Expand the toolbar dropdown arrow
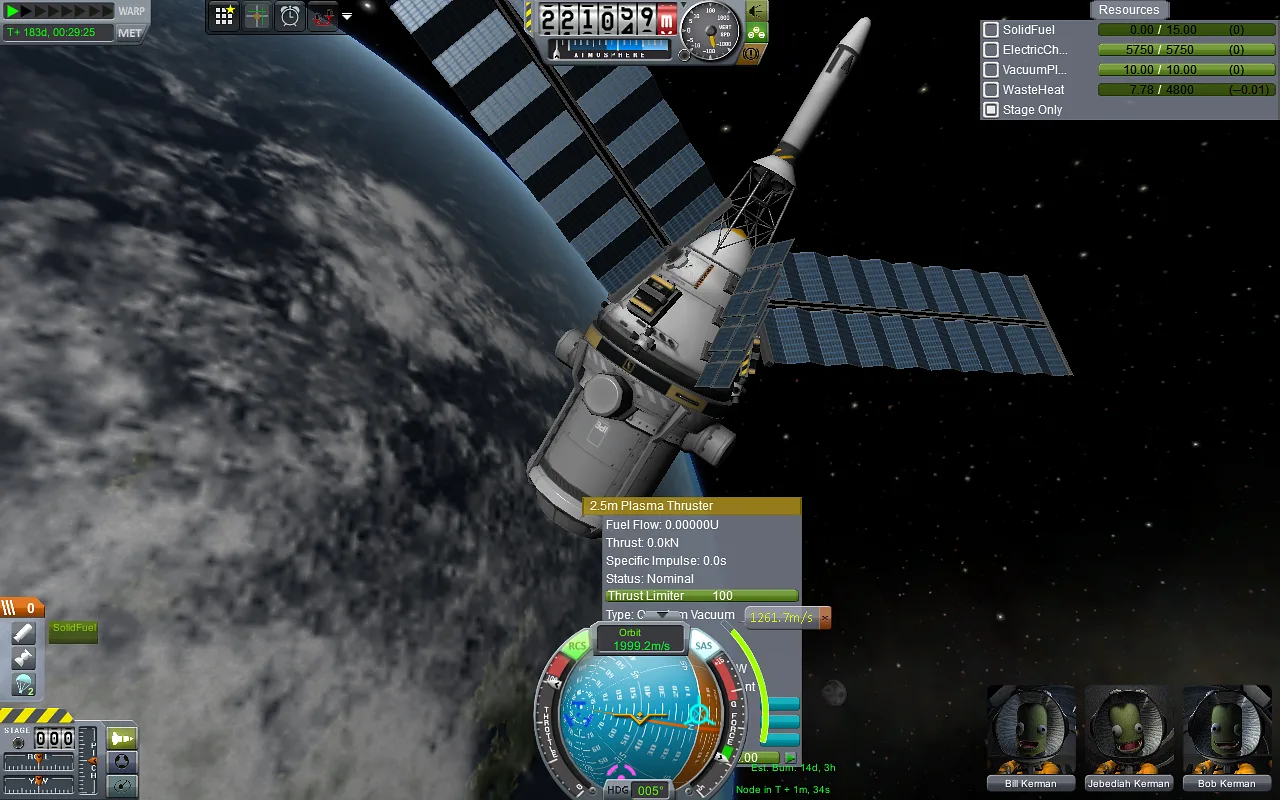The image size is (1280, 800). point(346,16)
